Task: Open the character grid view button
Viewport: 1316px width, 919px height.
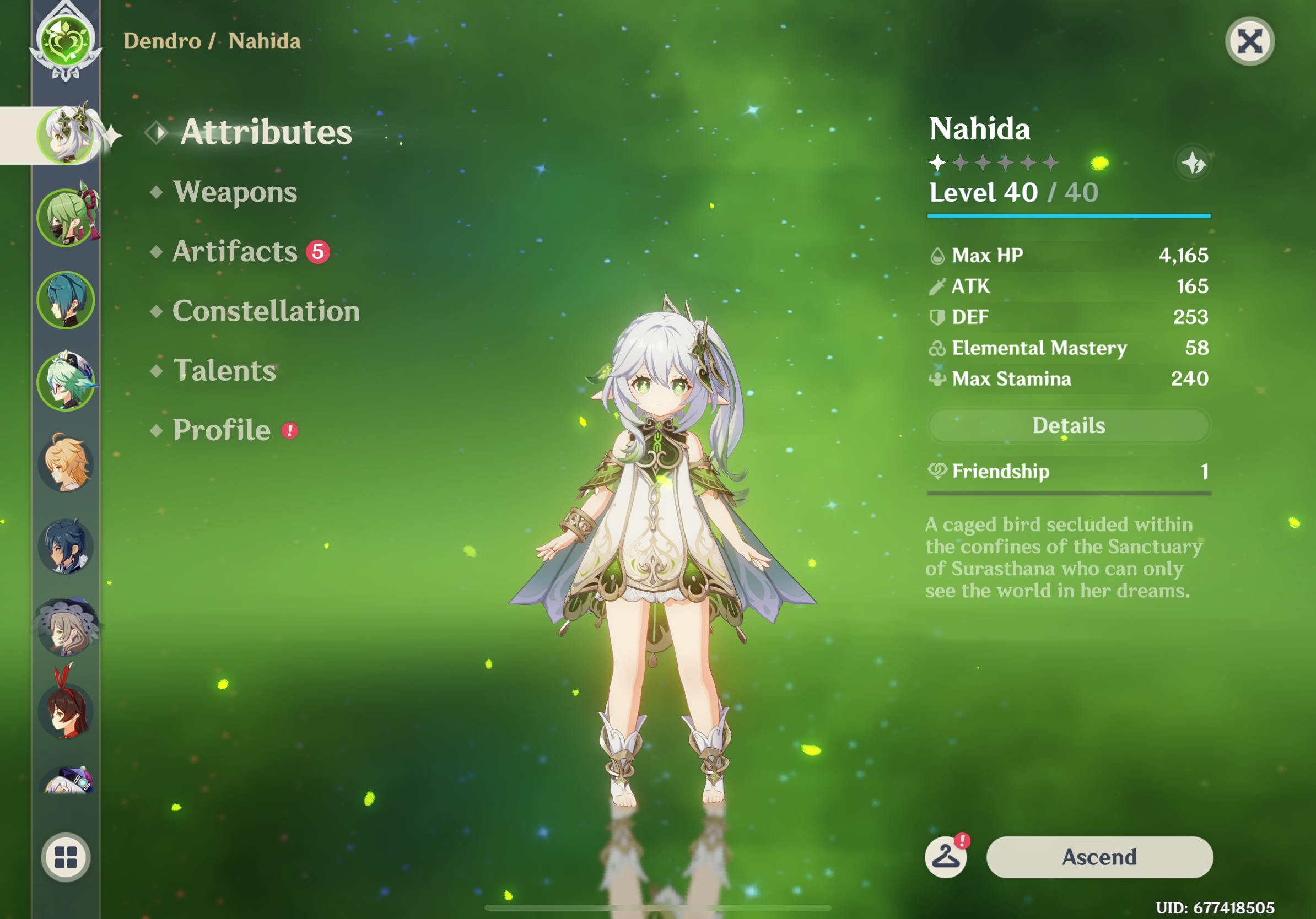Action: 66,857
